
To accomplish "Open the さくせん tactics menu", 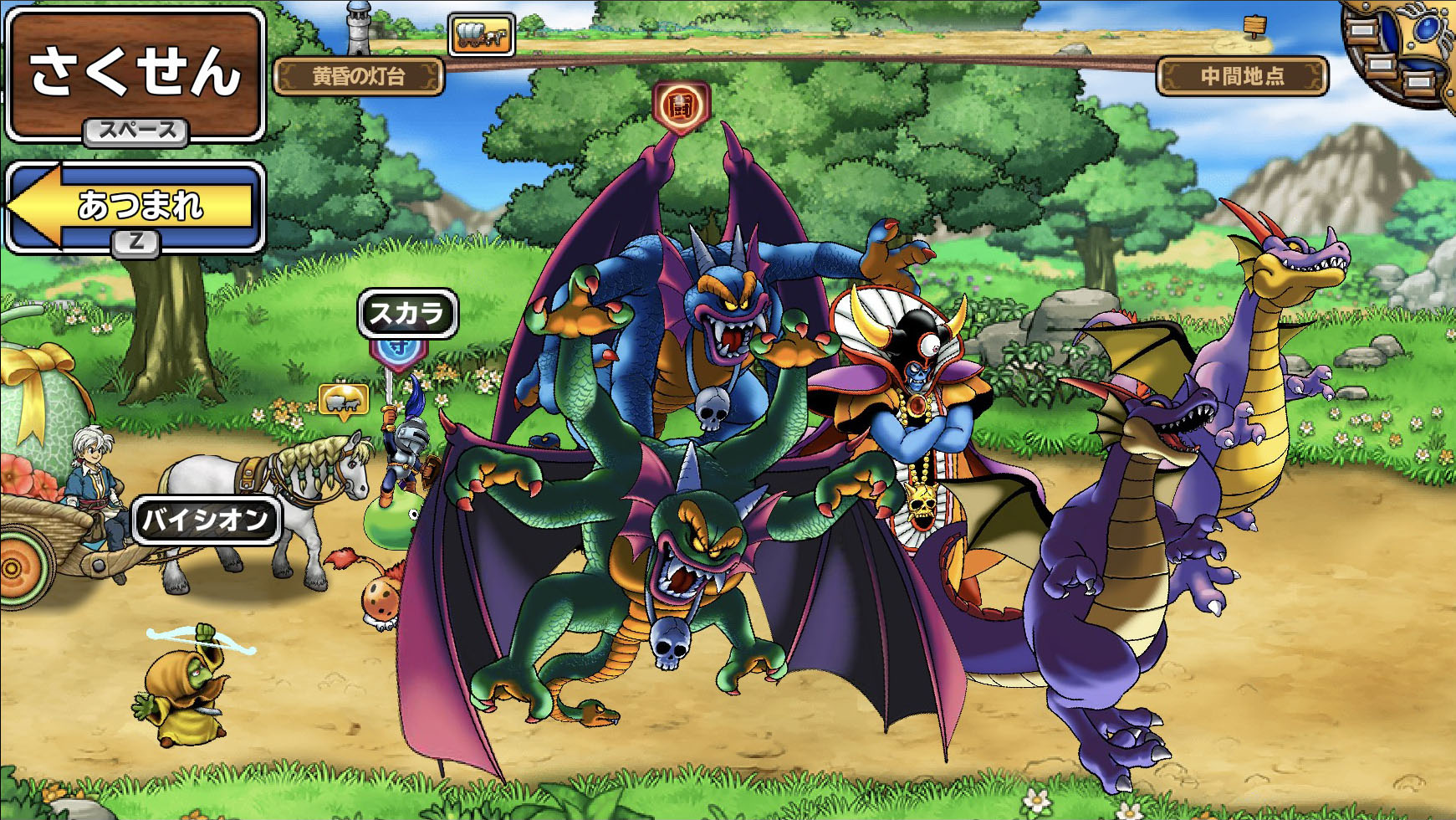I will (x=135, y=74).
